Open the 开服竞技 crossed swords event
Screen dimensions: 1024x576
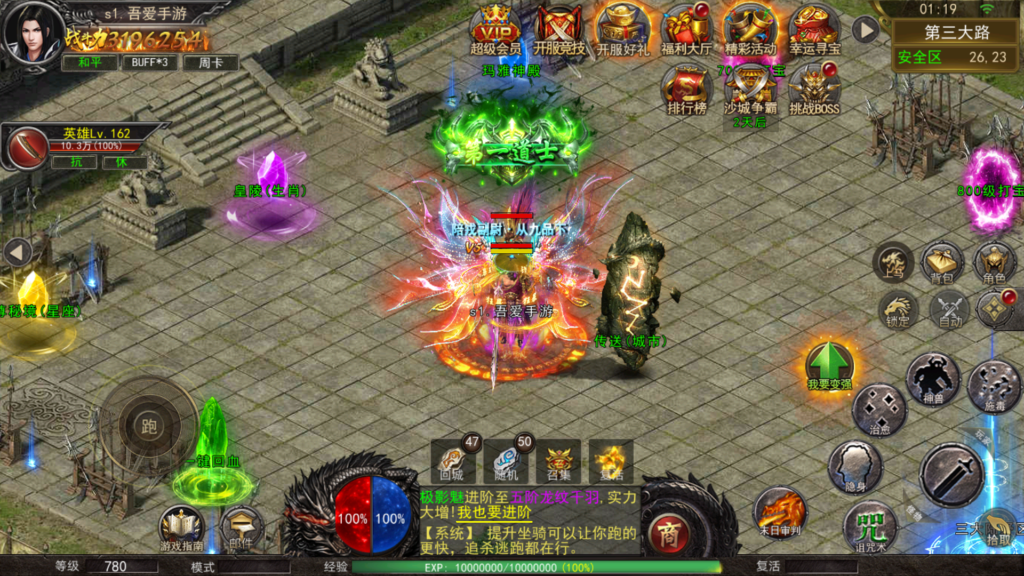click(x=559, y=28)
